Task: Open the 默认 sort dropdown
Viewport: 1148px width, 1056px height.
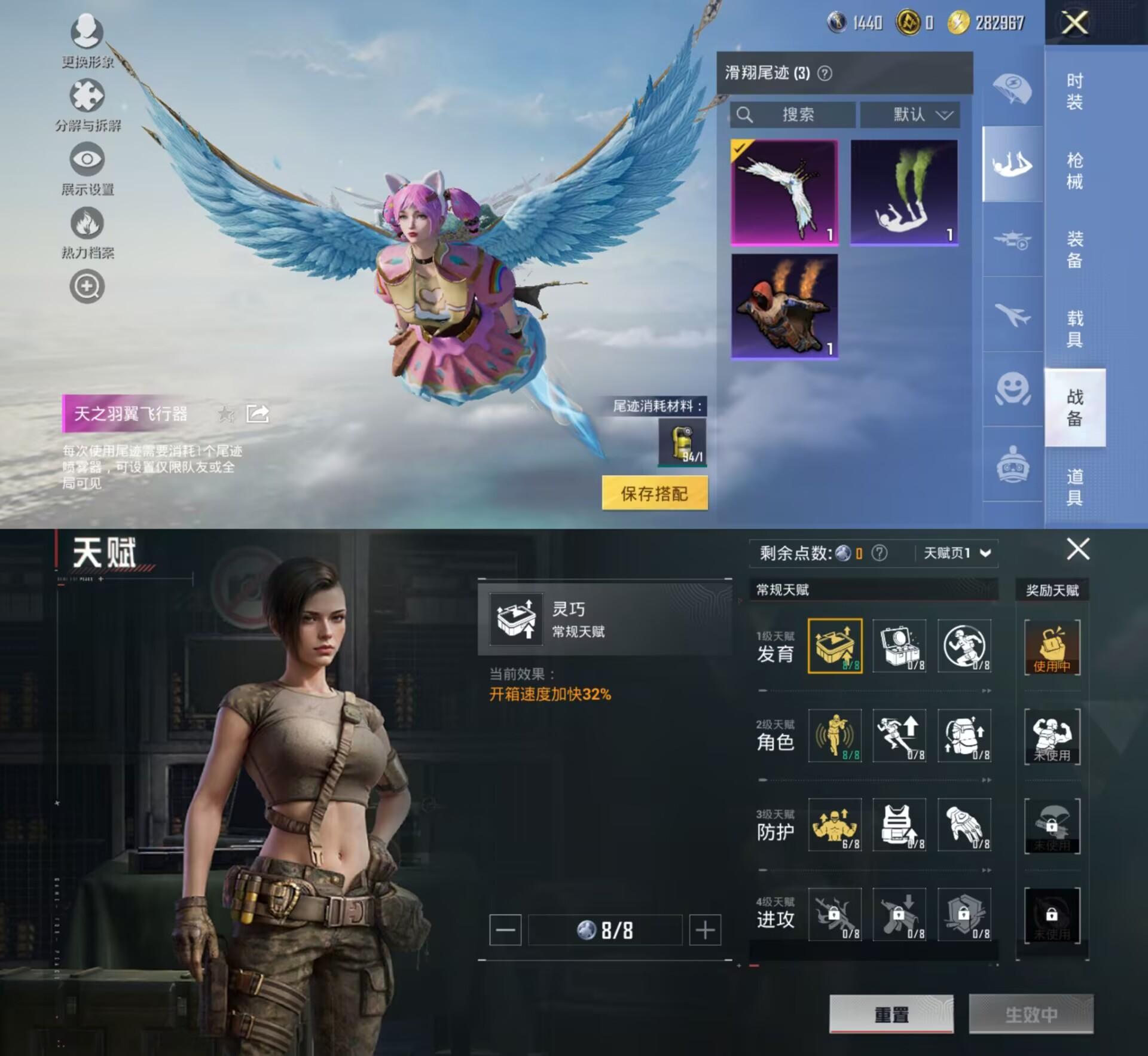Action: pyautogui.click(x=910, y=114)
